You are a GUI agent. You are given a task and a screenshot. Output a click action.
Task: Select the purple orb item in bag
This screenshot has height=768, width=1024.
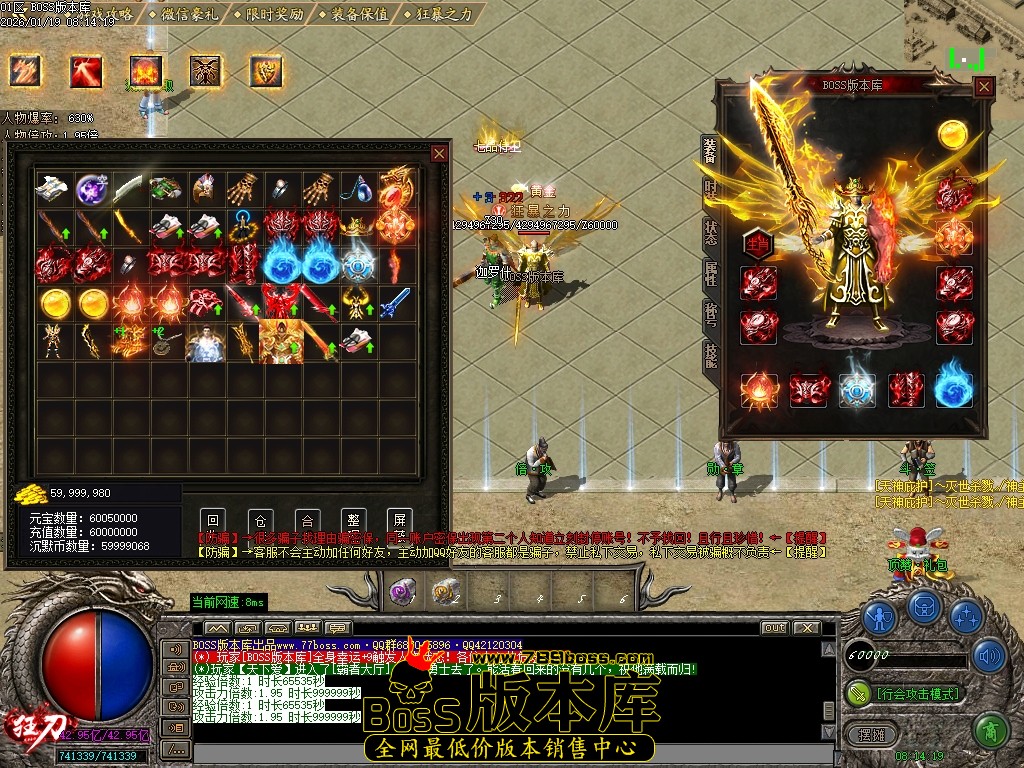tap(93, 188)
